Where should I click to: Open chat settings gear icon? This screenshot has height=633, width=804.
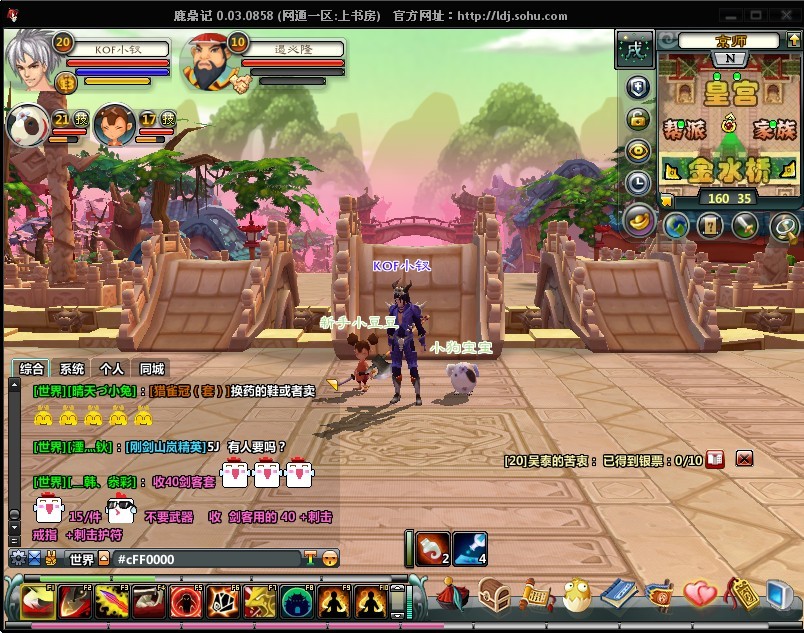(x=17, y=559)
